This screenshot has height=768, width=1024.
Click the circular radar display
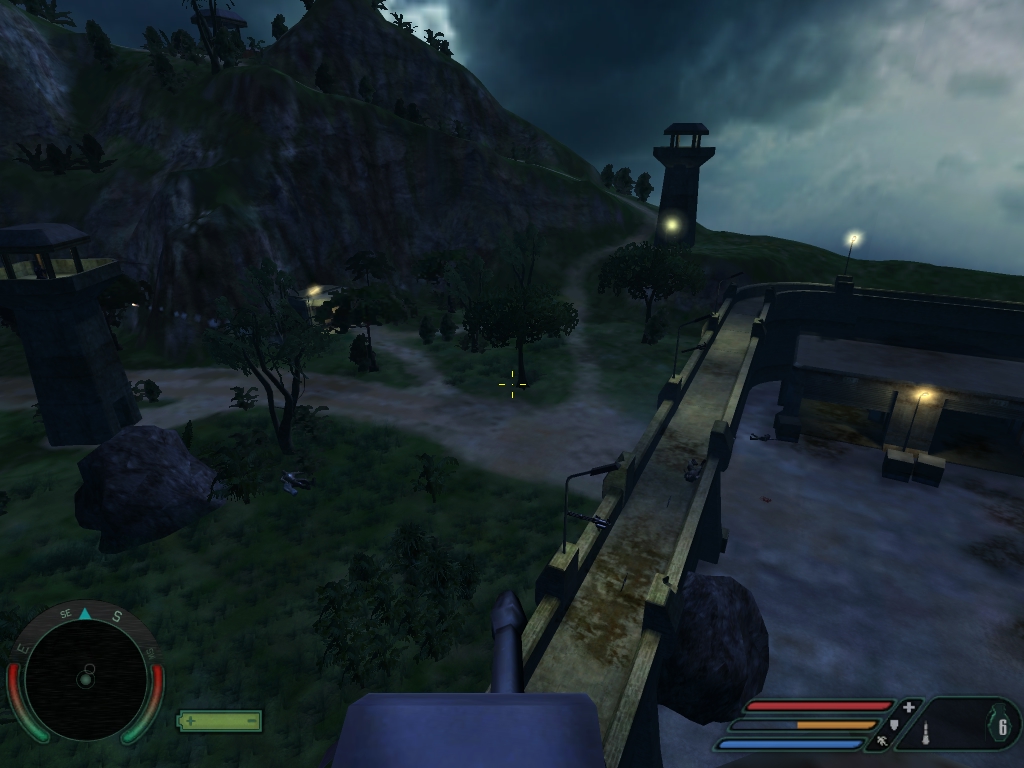[x=85, y=679]
